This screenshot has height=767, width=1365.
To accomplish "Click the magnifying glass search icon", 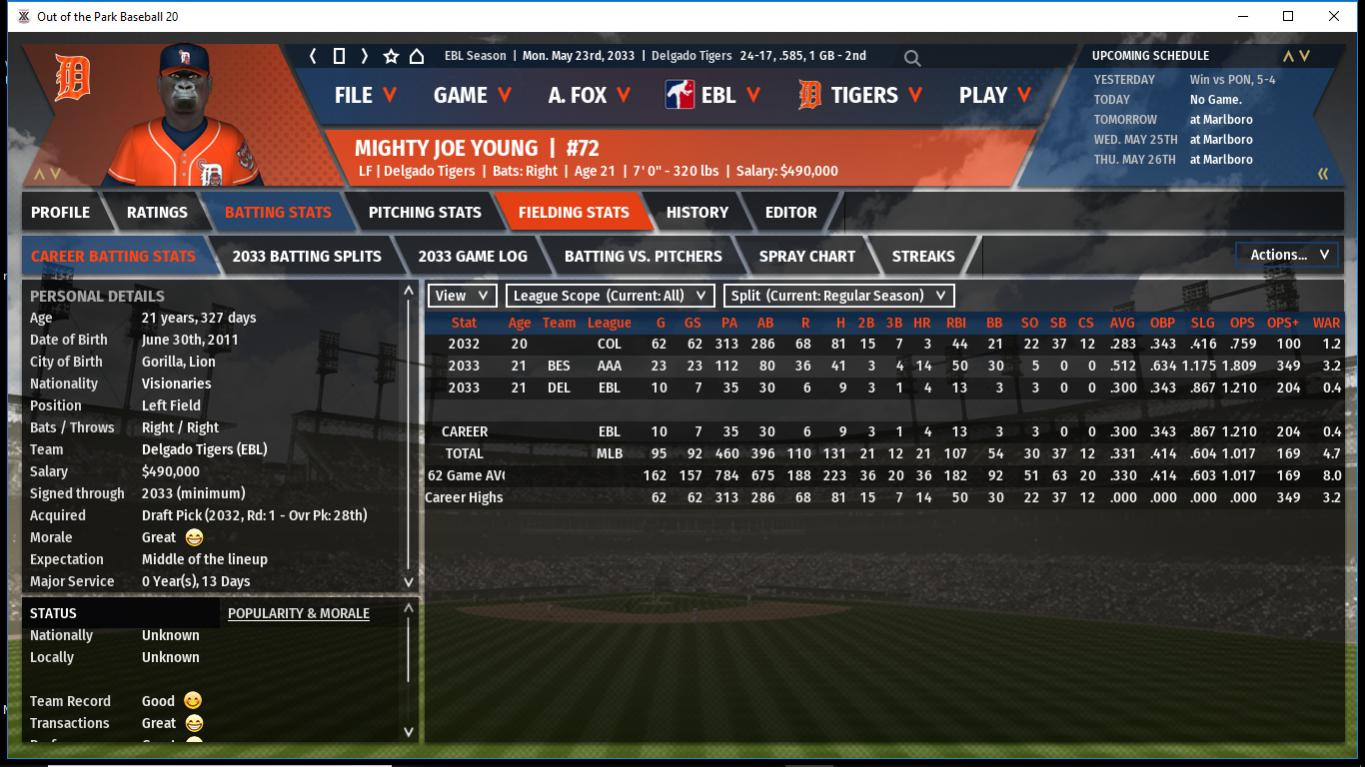I will click(912, 58).
